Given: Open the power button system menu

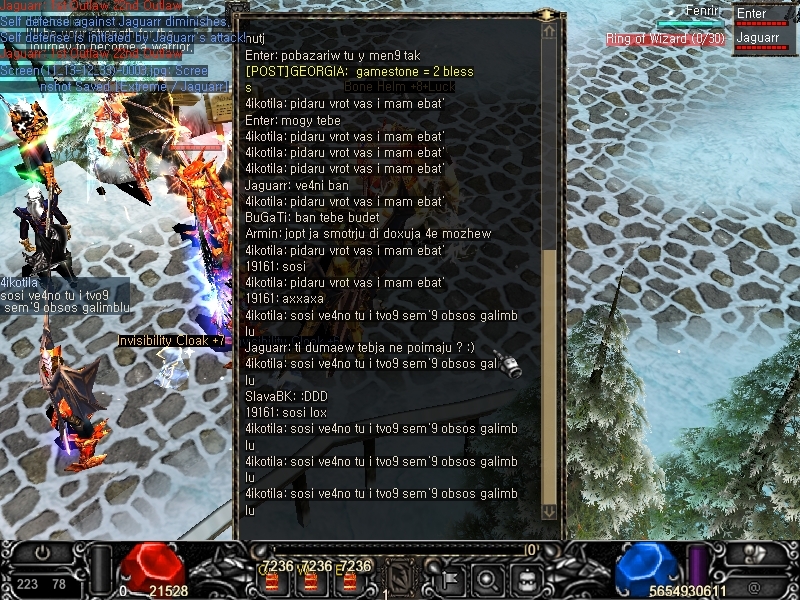Looking at the screenshot, I should (x=42, y=553).
